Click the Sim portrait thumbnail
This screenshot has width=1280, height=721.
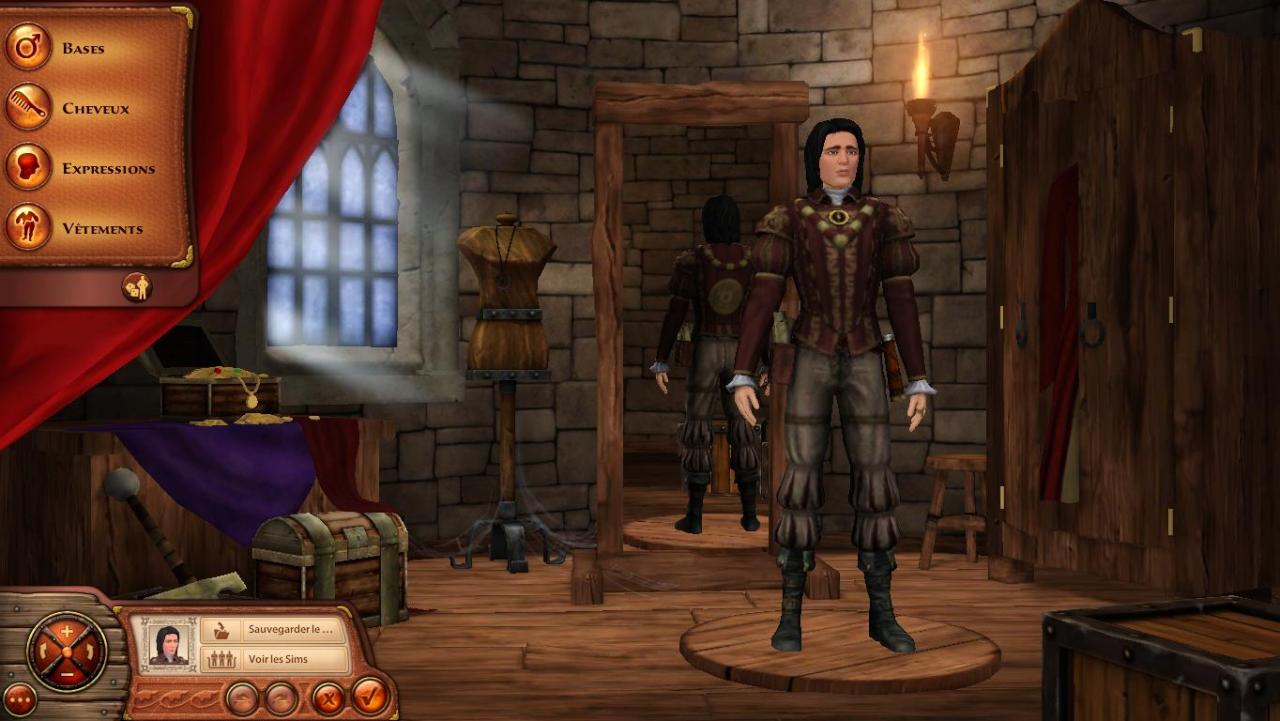click(168, 644)
